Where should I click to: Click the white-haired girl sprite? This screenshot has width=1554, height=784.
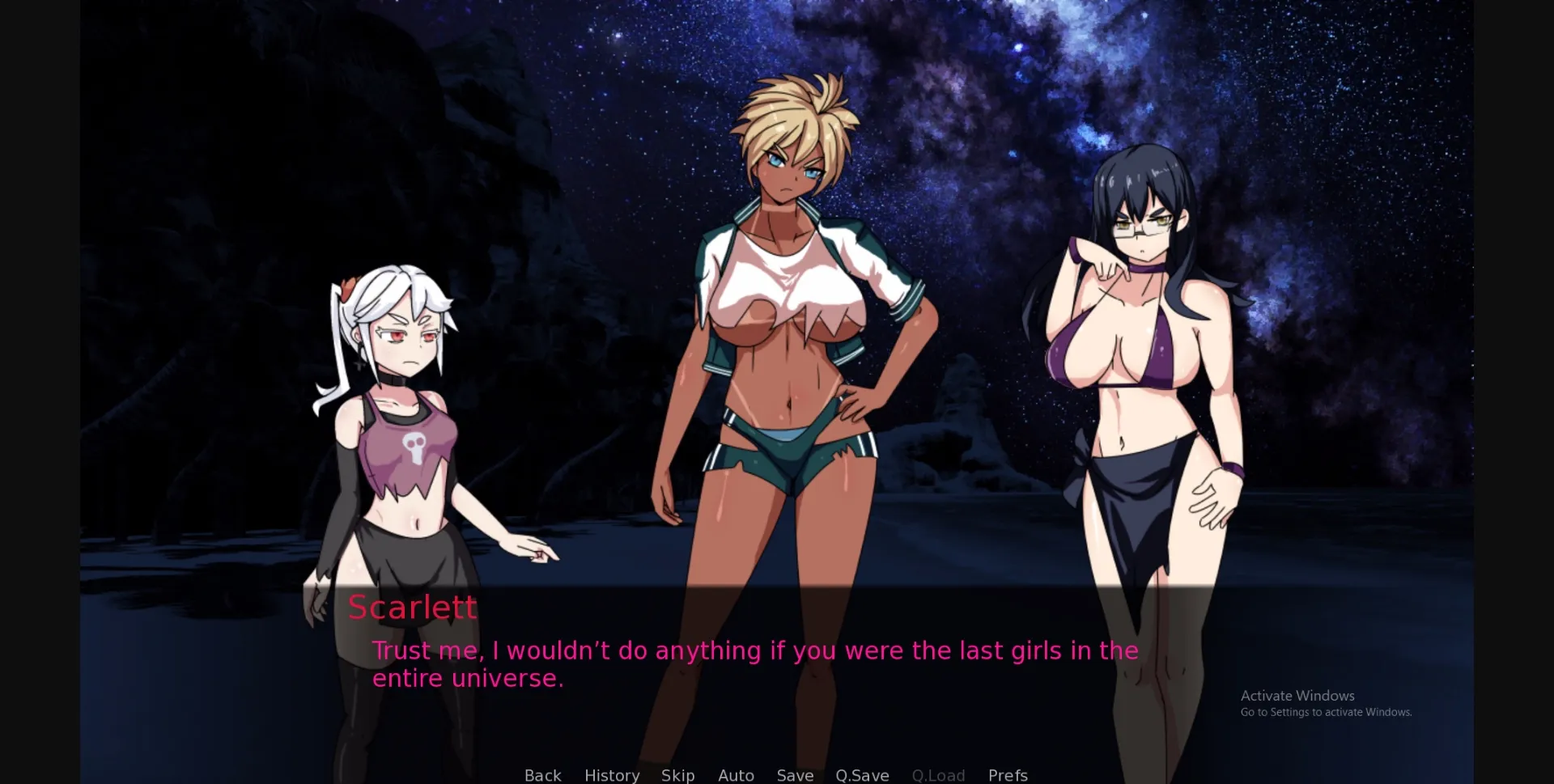click(x=405, y=405)
